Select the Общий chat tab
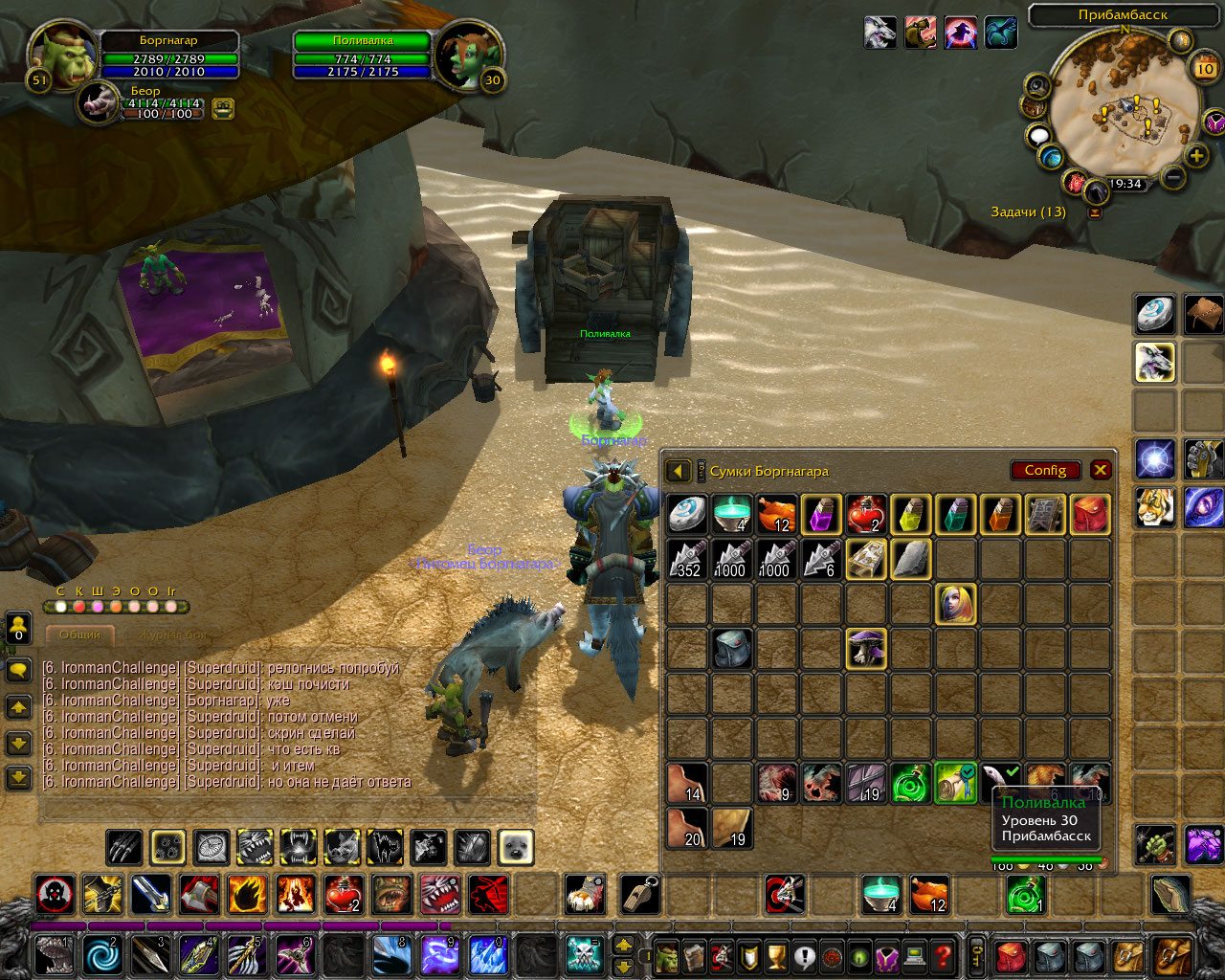 [79, 635]
